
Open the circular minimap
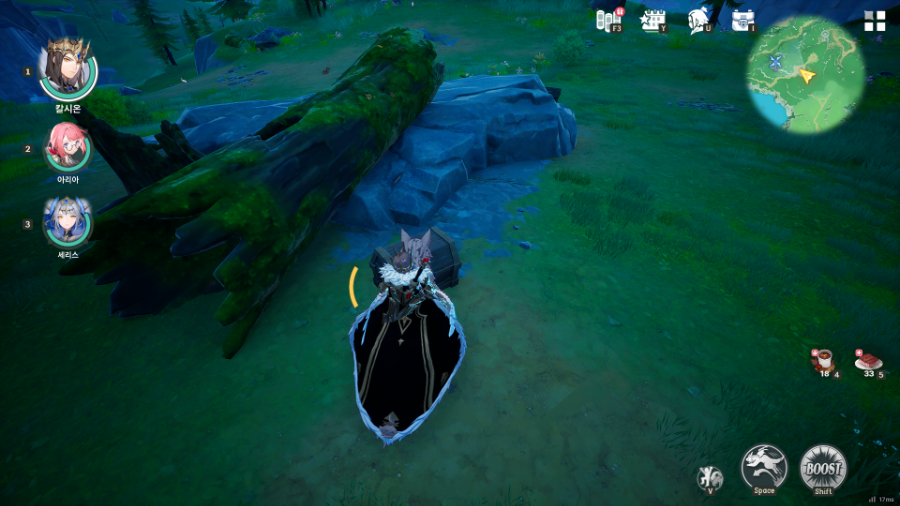click(805, 73)
